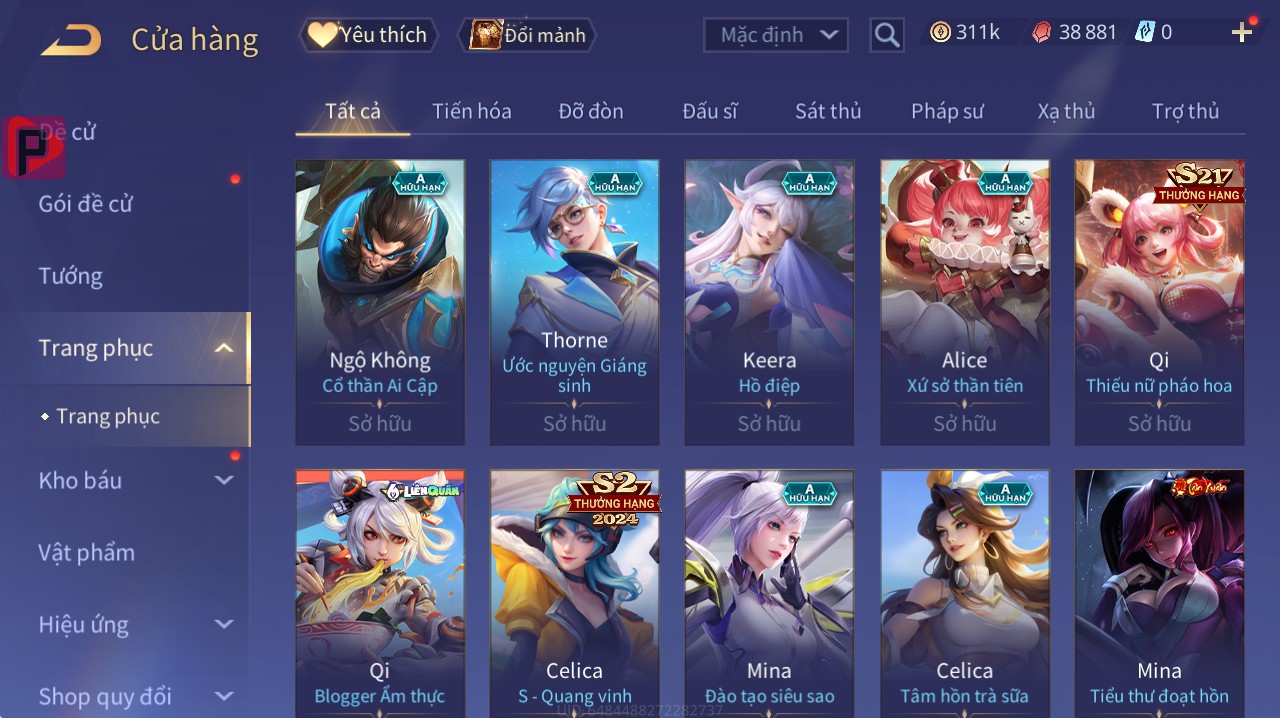This screenshot has width=1280, height=718.
Task: Click the magnifying glass search button
Action: (887, 35)
